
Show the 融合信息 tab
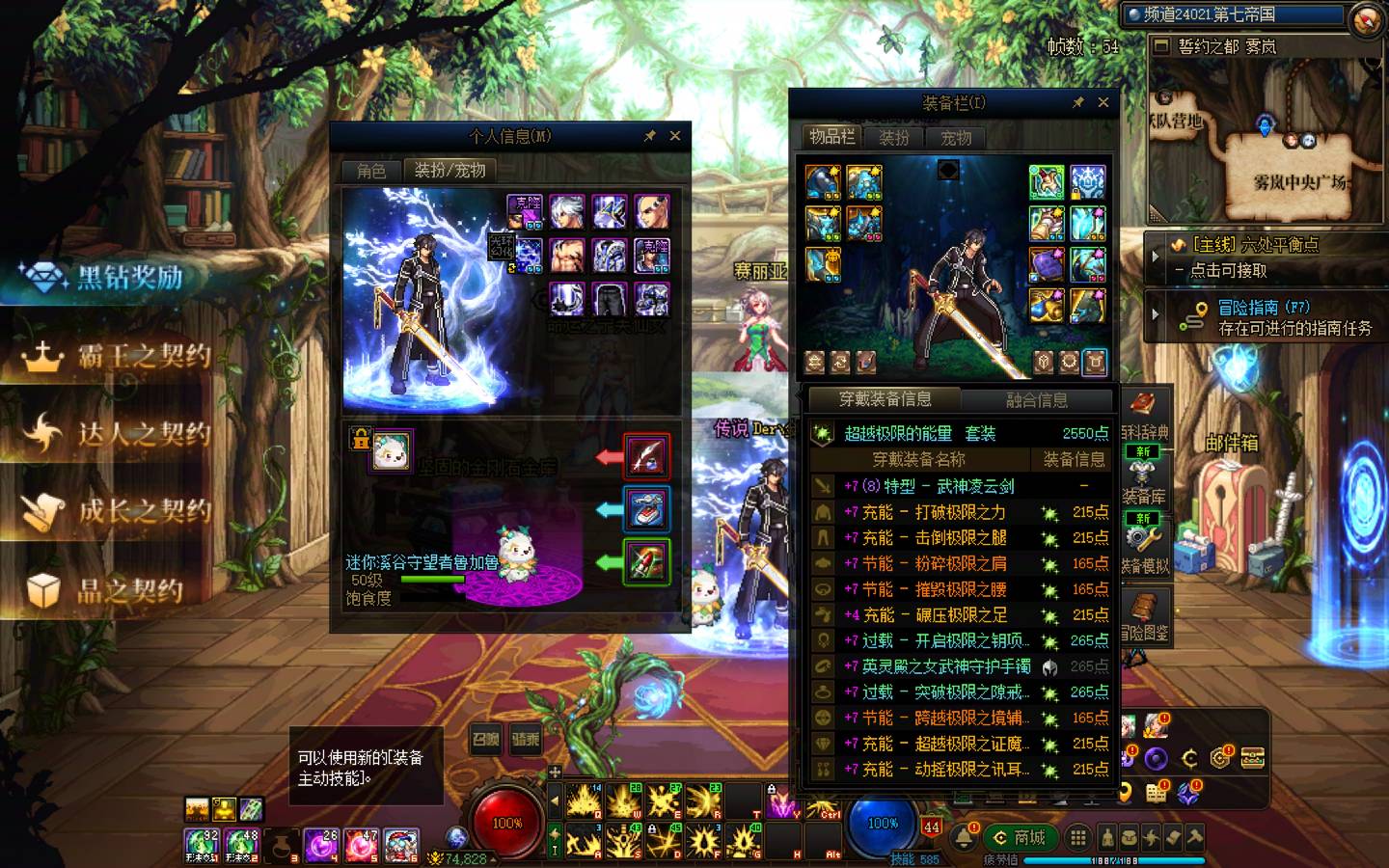pyautogui.click(x=1037, y=400)
